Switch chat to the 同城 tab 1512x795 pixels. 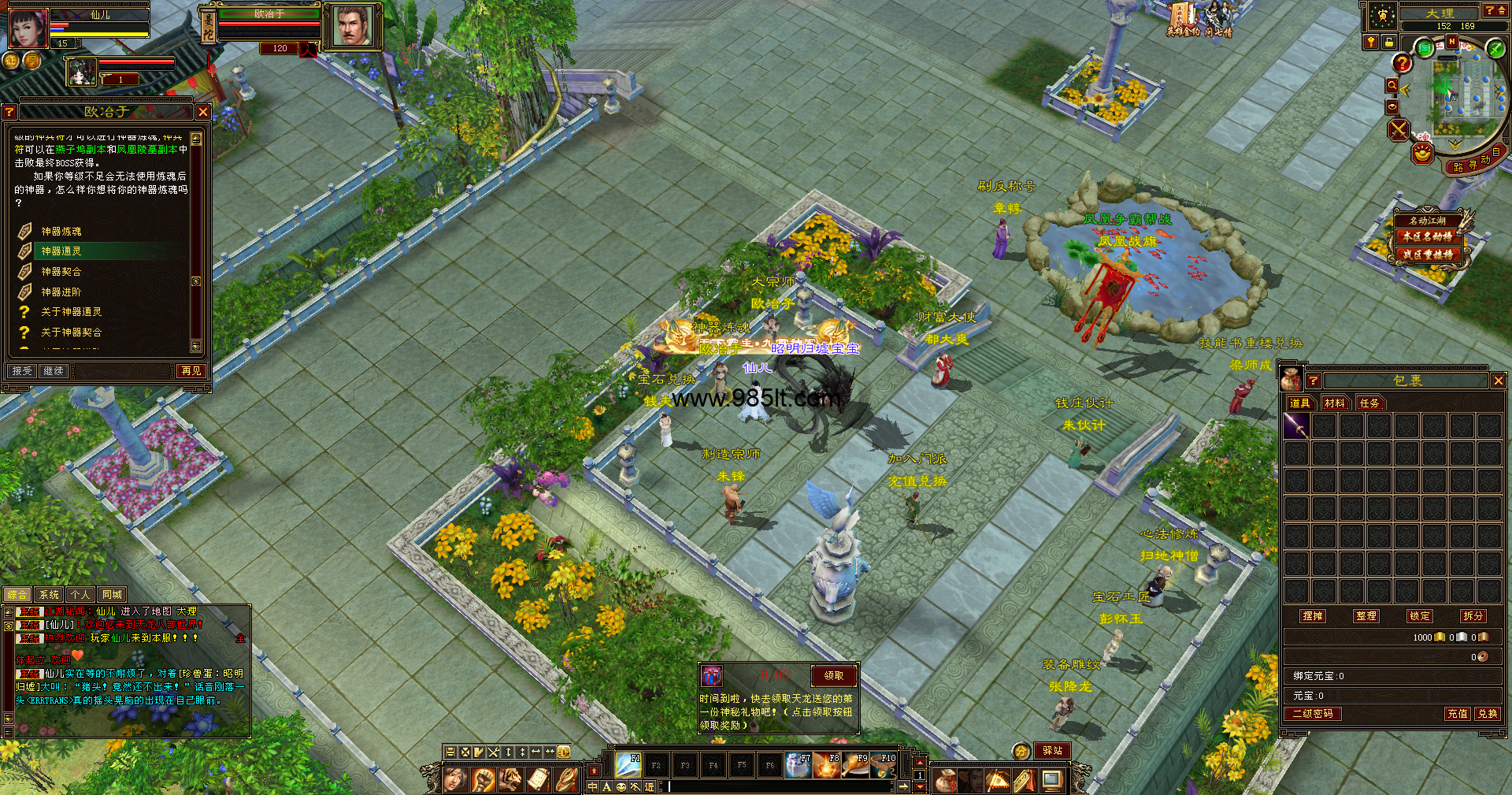(112, 595)
